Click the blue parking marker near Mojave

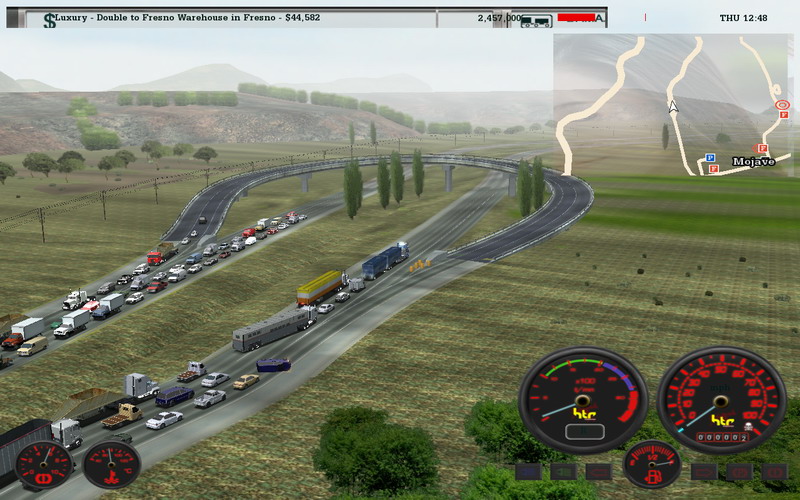709,157
